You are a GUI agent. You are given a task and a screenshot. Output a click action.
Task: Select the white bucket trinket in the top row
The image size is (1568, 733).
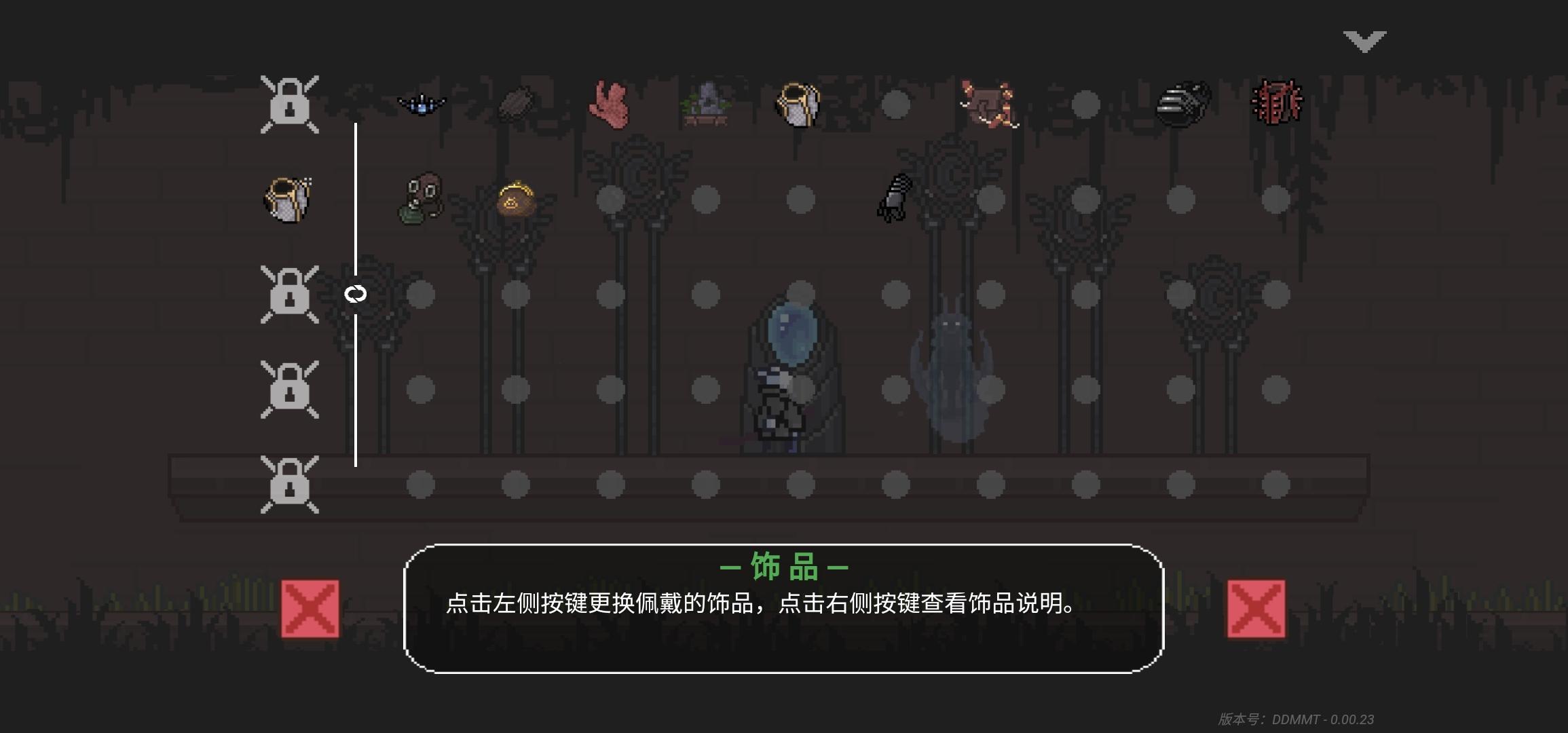[798, 103]
